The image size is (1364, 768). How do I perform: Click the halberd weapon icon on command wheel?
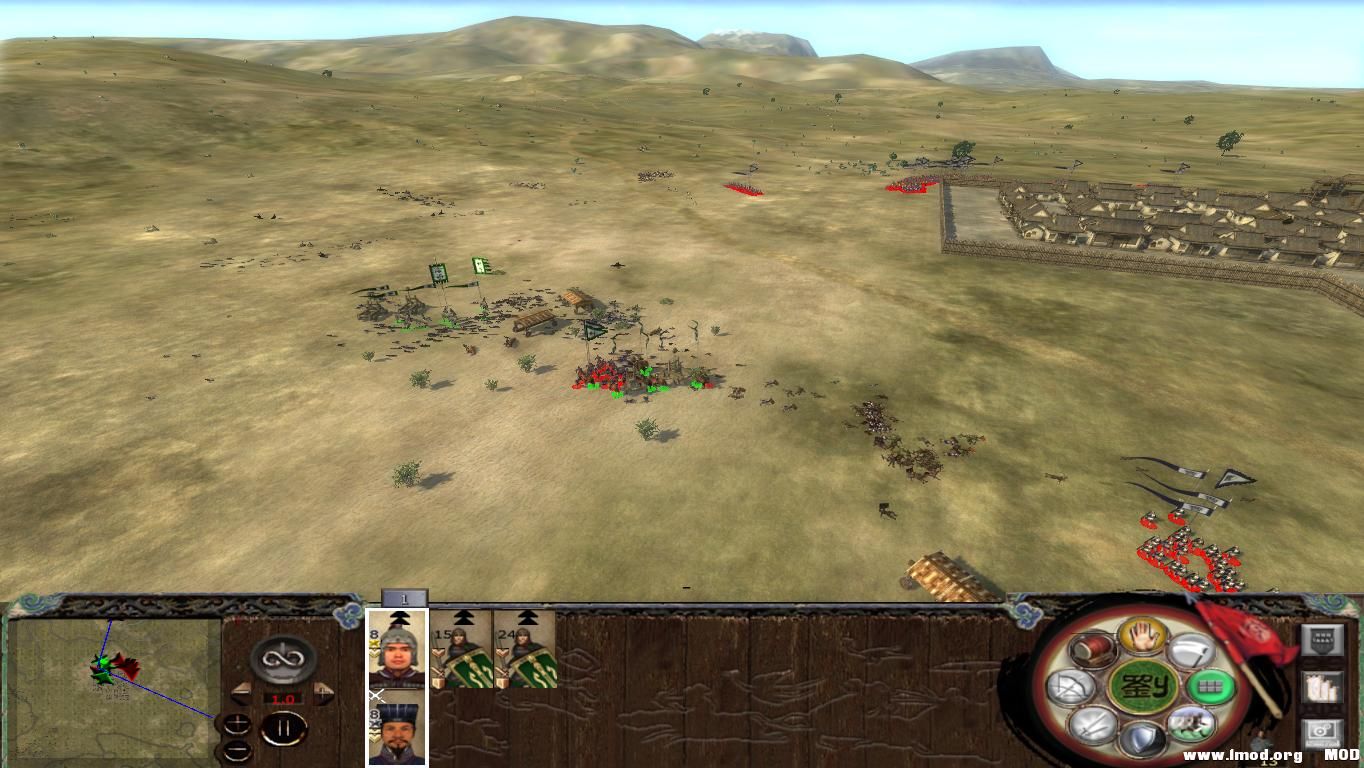coord(1192,650)
